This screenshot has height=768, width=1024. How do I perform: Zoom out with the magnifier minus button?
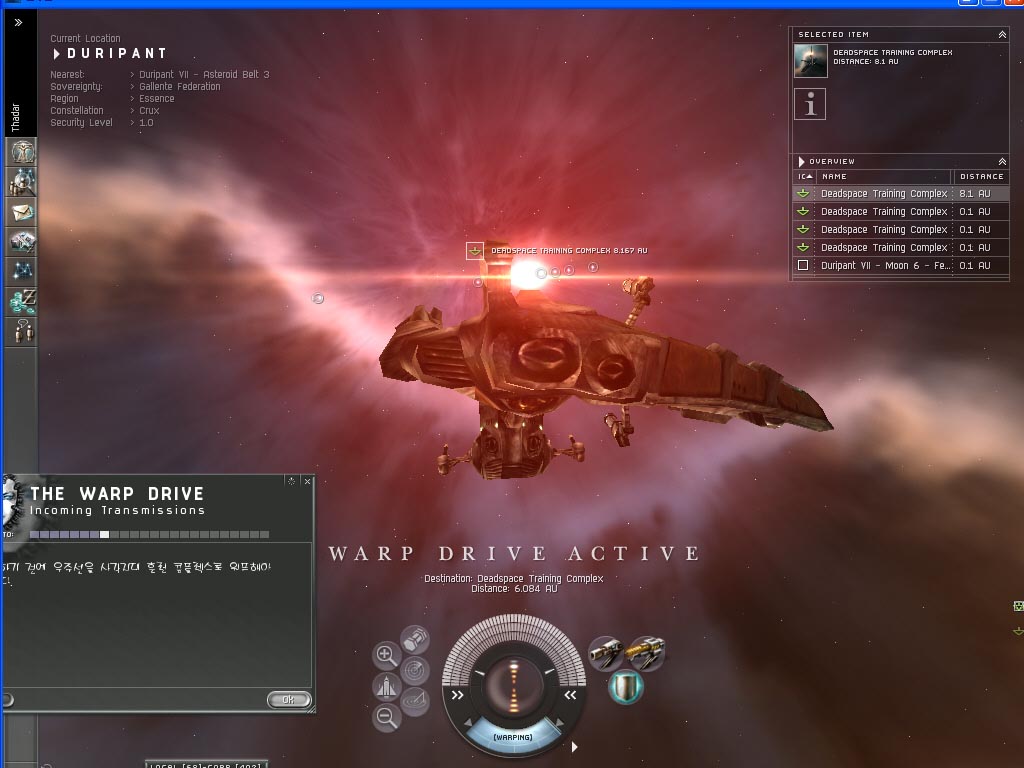click(x=386, y=716)
